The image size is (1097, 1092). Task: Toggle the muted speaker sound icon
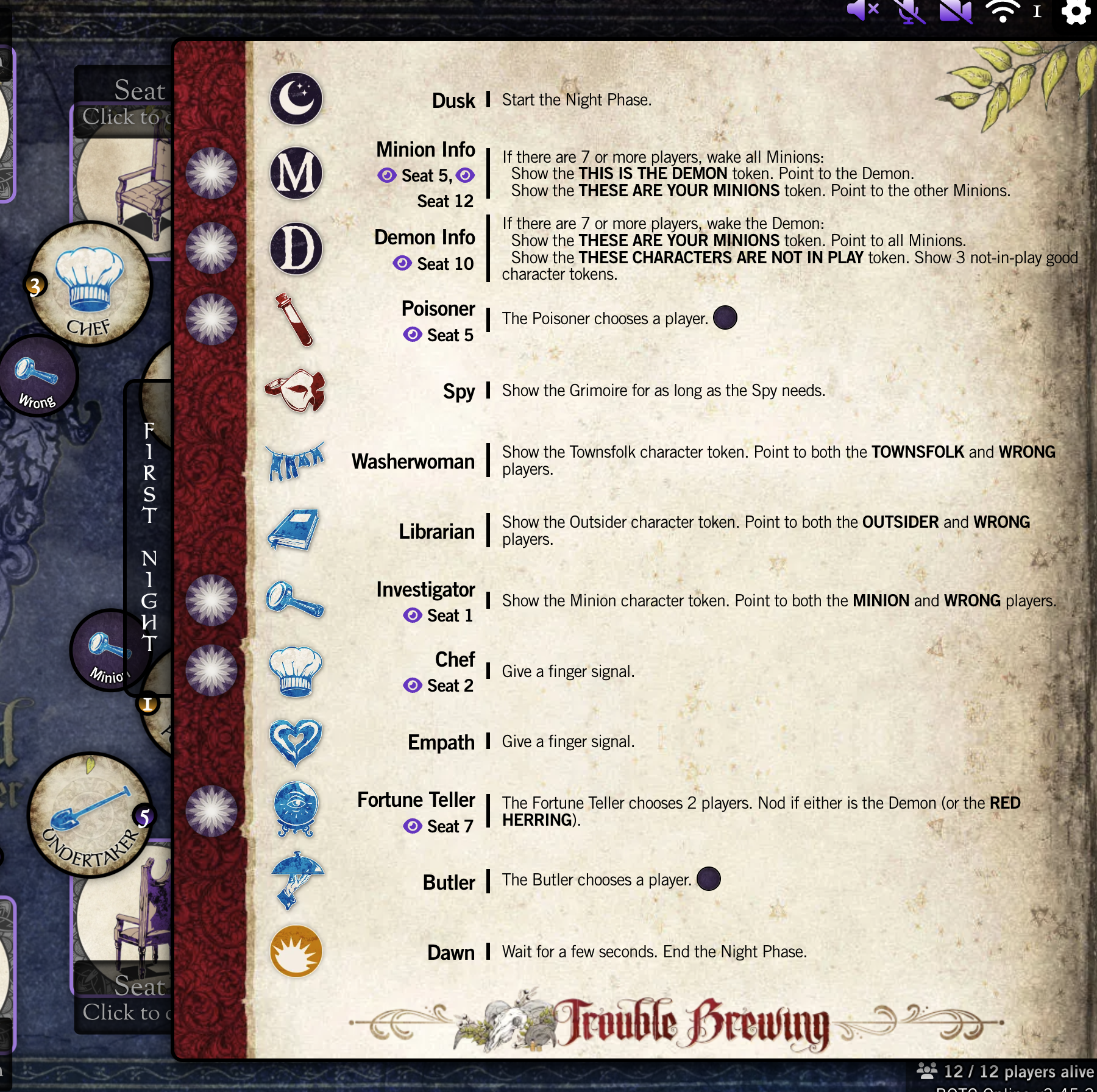(862, 10)
